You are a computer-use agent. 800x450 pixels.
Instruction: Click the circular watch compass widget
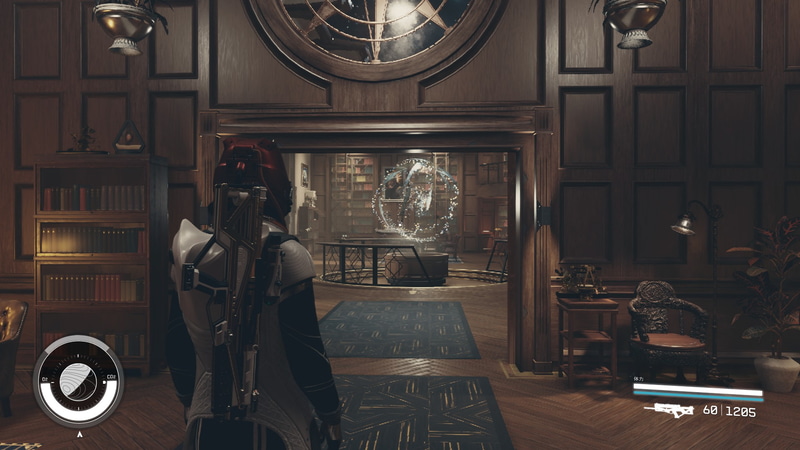point(78,381)
